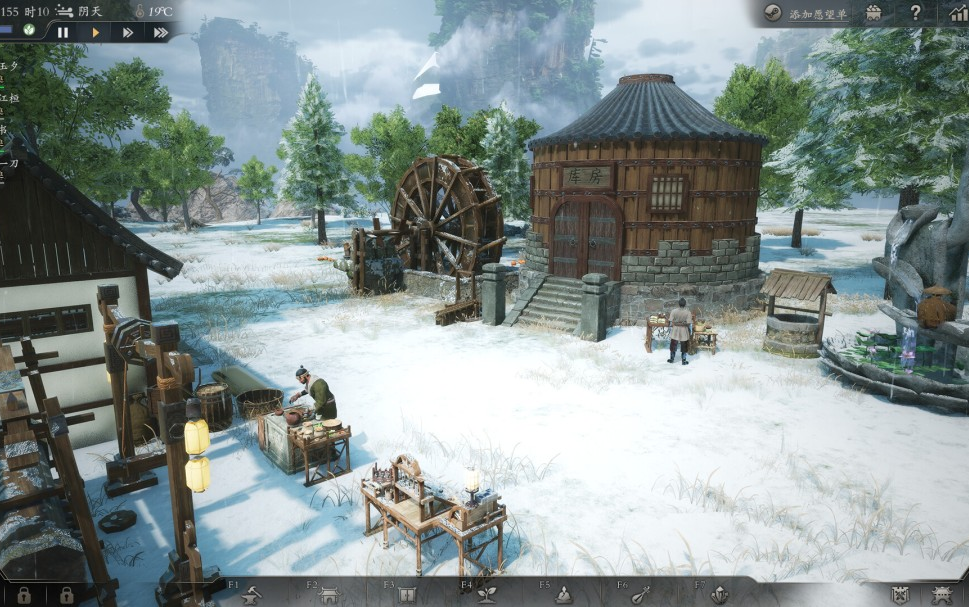Open the F3 gate category

coord(406,594)
